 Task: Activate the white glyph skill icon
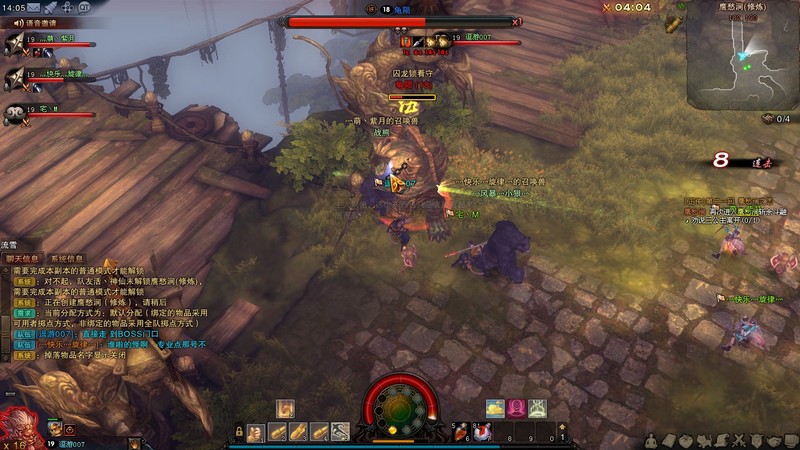[x=538, y=407]
